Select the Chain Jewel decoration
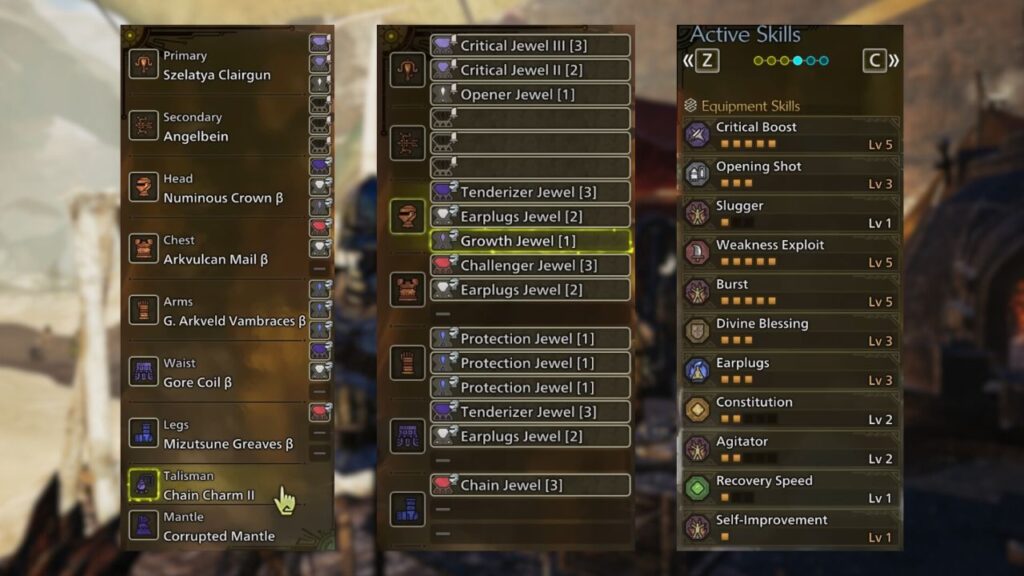The height and width of the screenshot is (576, 1024). (530, 485)
